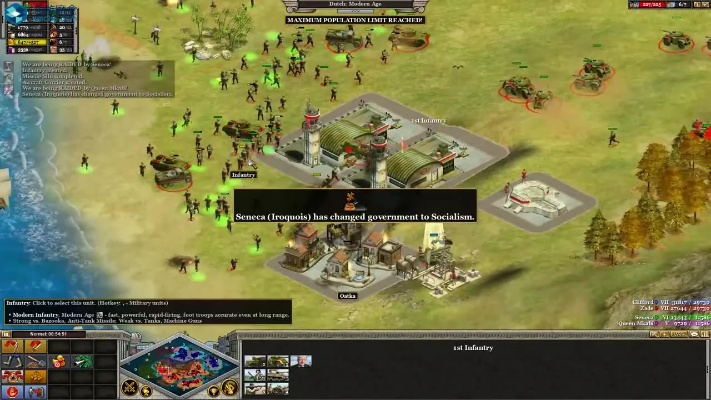Activate the green palm leaf command icon

pos(82,361)
